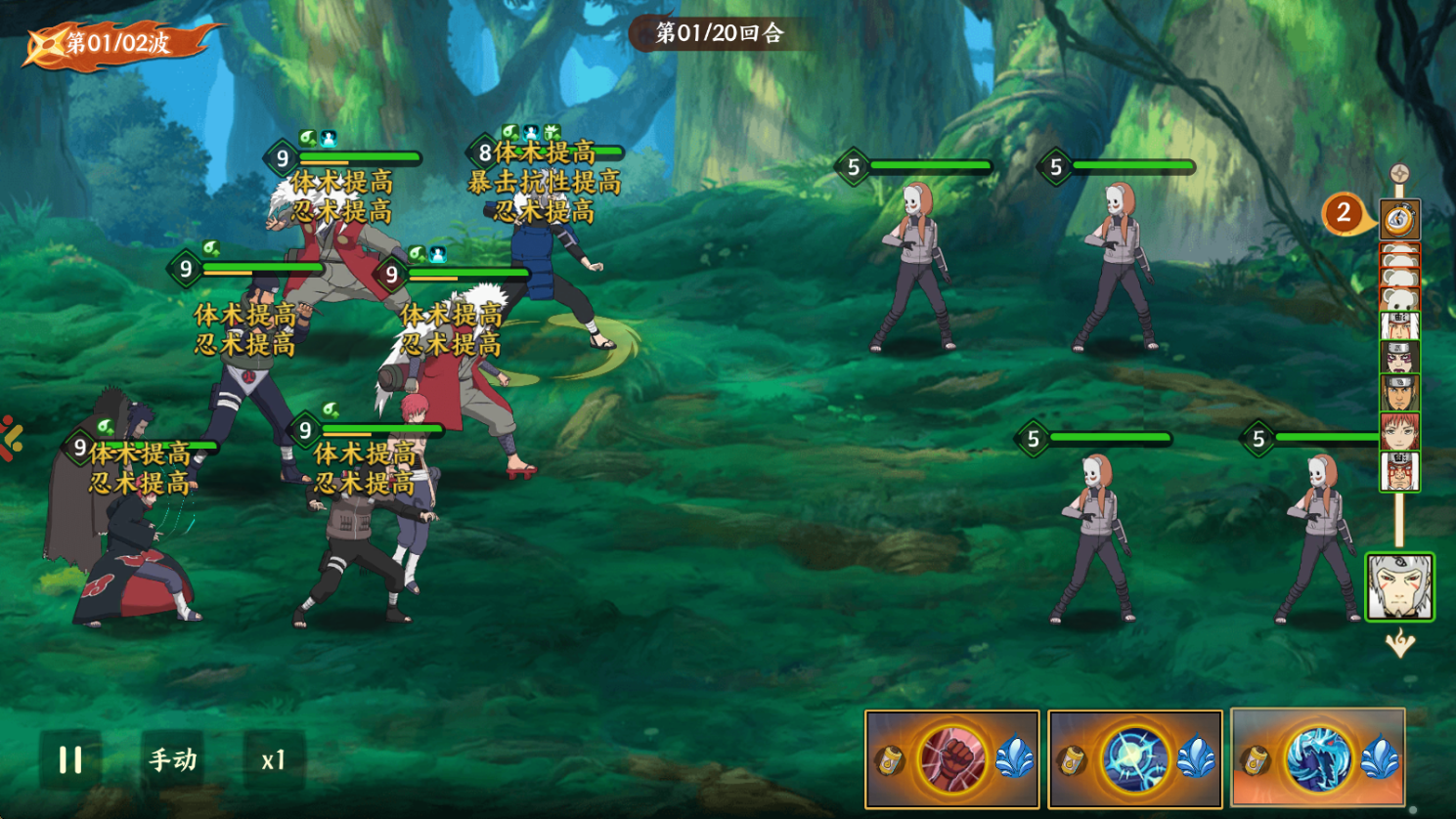1456x819 pixels.
Task: Toggle the 手动 manual control button
Action: pos(173,759)
